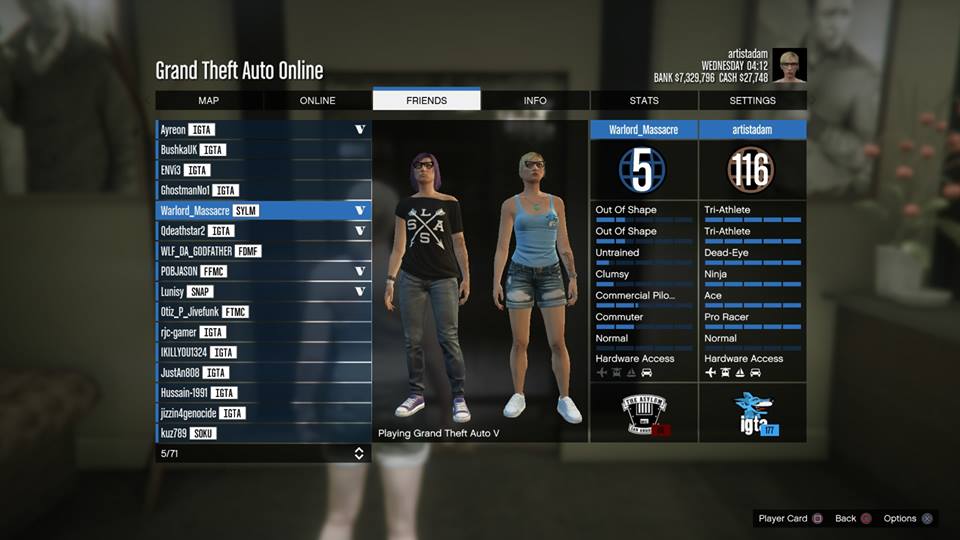Viewport: 960px width, 540px height.
Task: Select friend Ayreon in the list
Action: [x=263, y=130]
